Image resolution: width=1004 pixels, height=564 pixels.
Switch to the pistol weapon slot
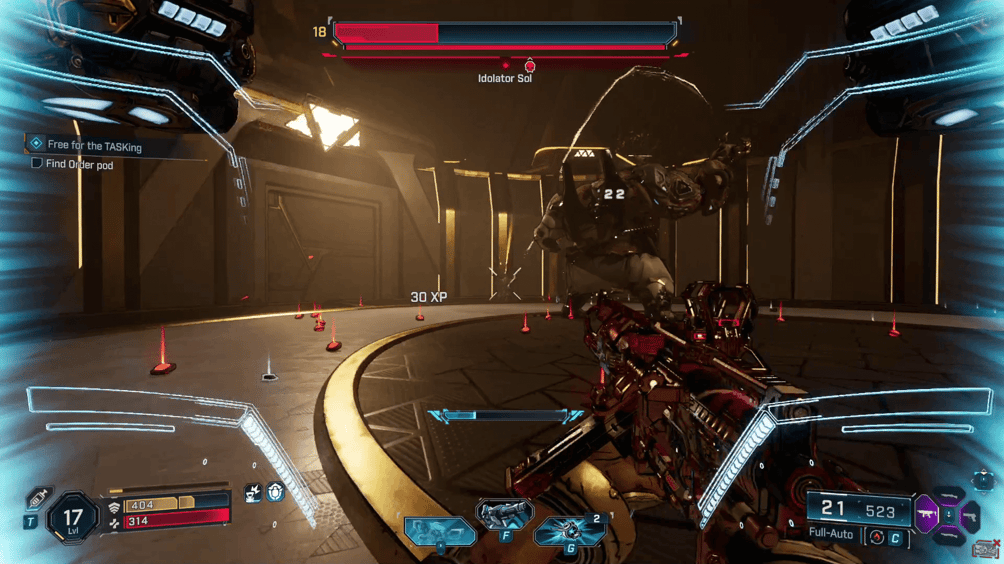click(969, 517)
